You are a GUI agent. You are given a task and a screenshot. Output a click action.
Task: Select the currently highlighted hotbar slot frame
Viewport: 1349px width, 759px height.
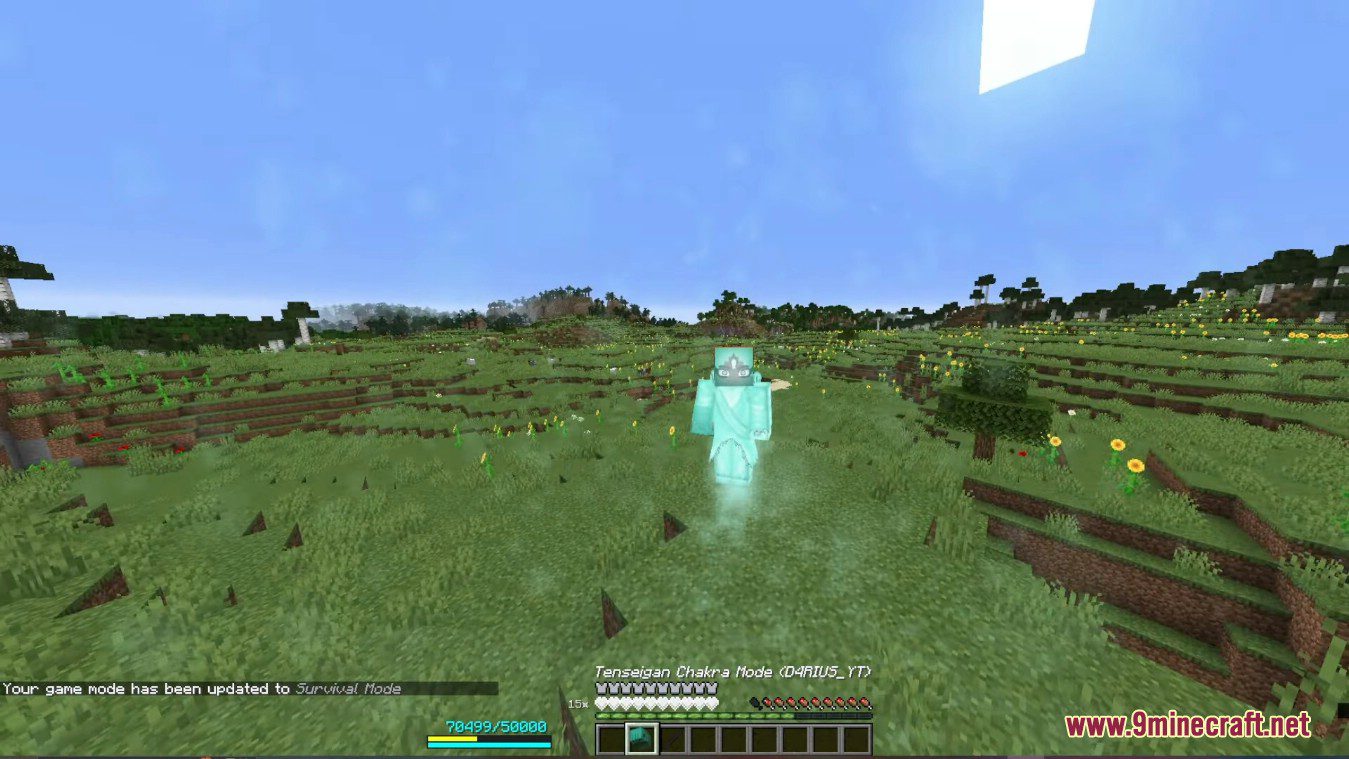(642, 738)
